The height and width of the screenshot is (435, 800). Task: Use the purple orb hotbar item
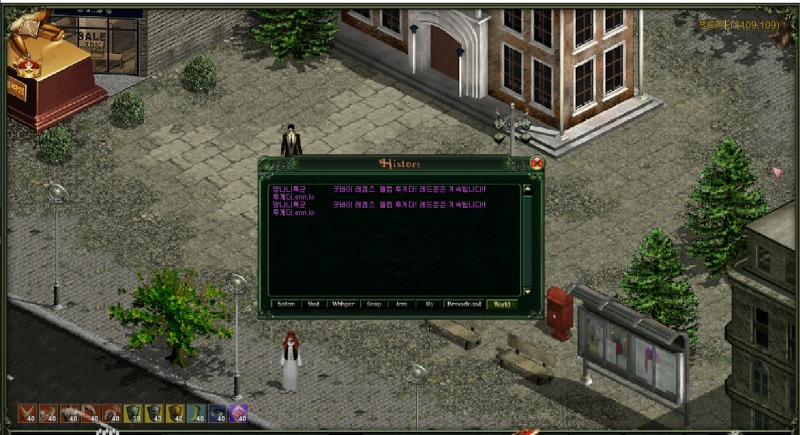tap(239, 413)
